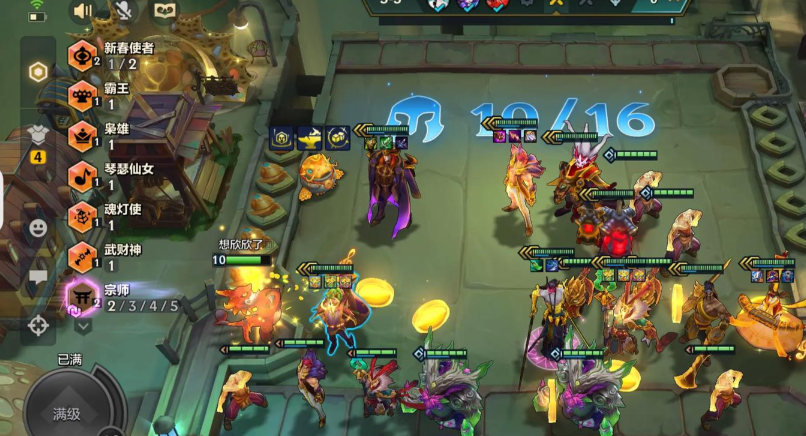
Task: Toggle the speaker sound button
Action: tap(82, 11)
